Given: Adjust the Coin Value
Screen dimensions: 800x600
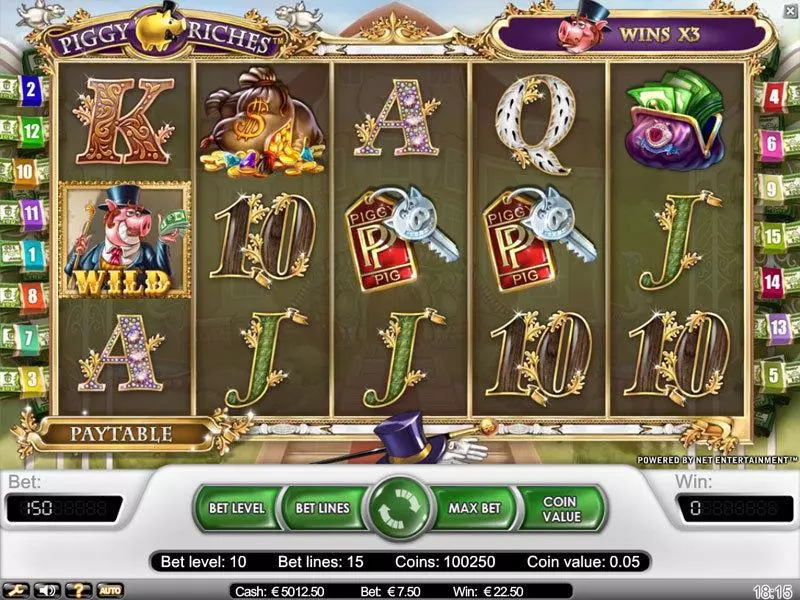Looking at the screenshot, I should click(561, 508).
